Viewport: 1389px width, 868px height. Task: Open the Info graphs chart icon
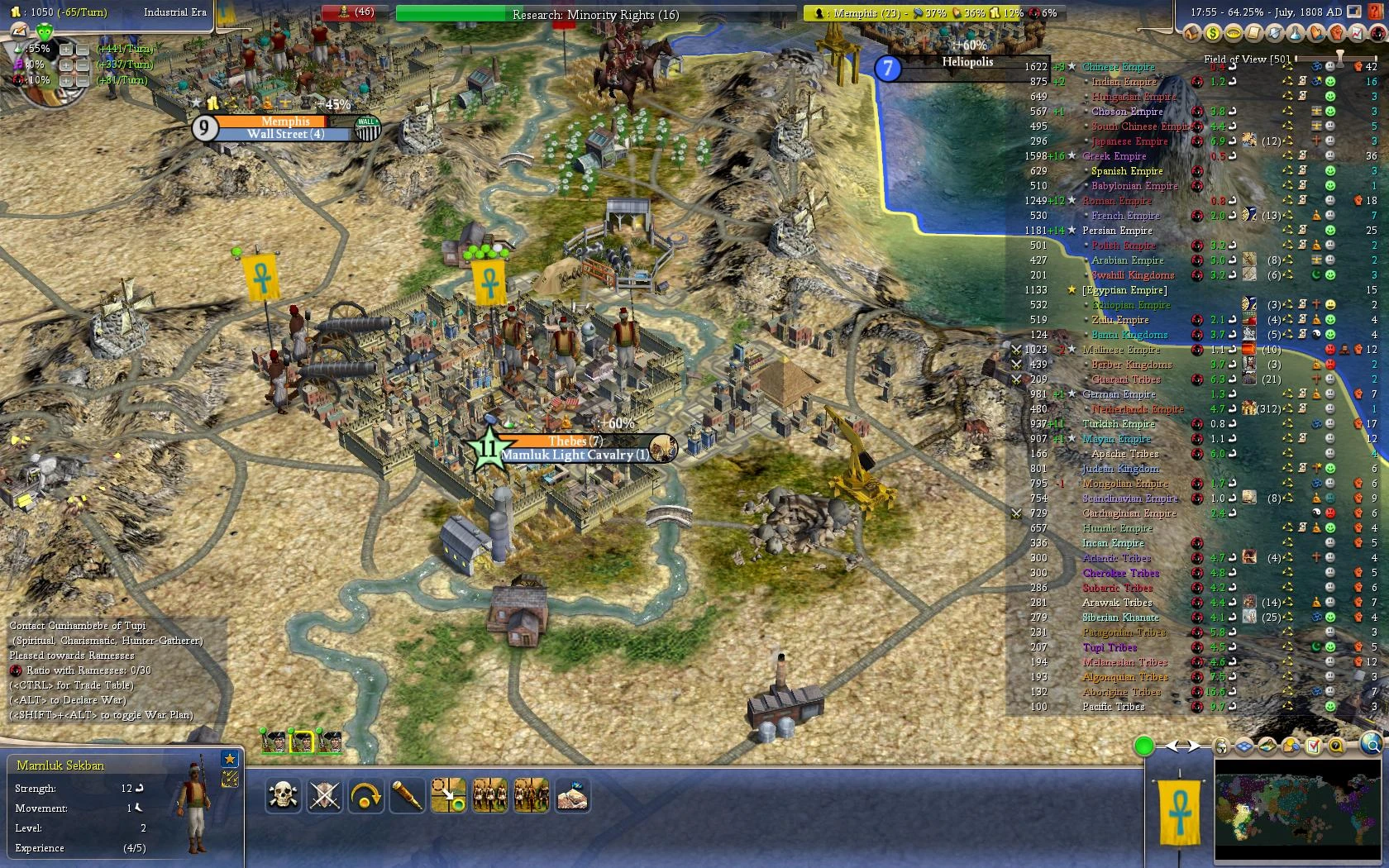(x=1356, y=34)
